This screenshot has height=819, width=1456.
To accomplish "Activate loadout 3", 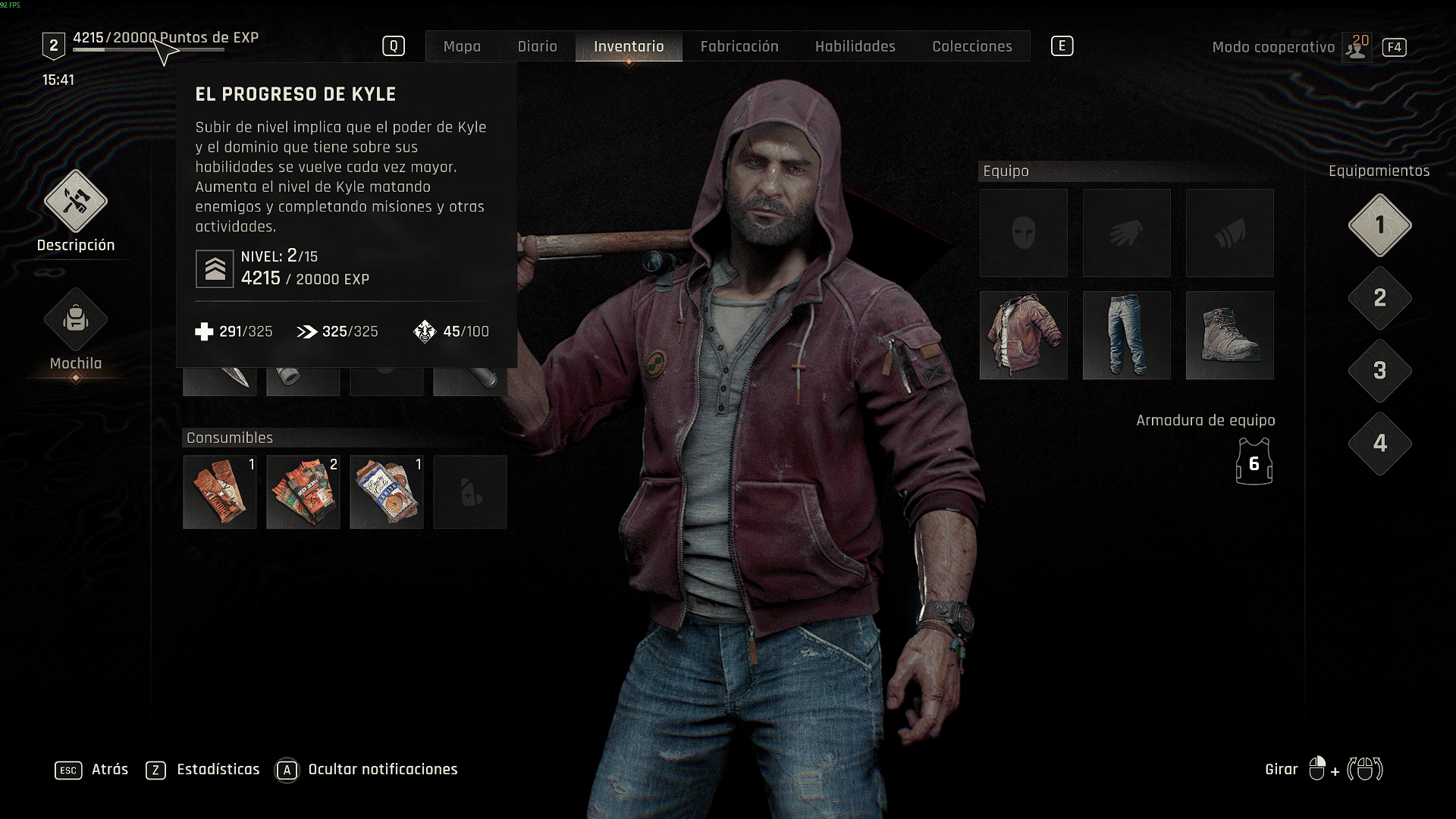I will [x=1379, y=371].
